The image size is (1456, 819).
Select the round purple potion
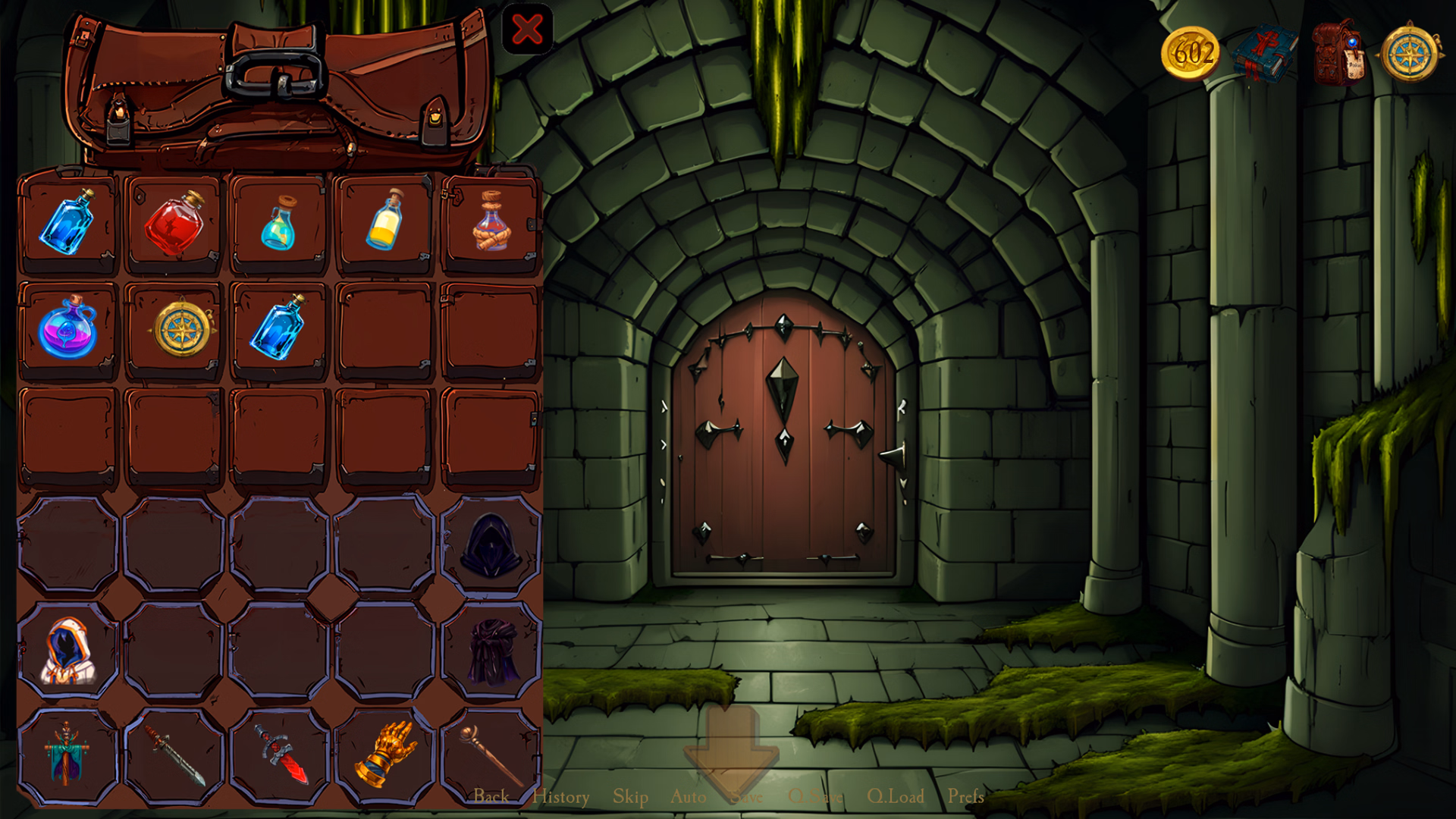67,328
